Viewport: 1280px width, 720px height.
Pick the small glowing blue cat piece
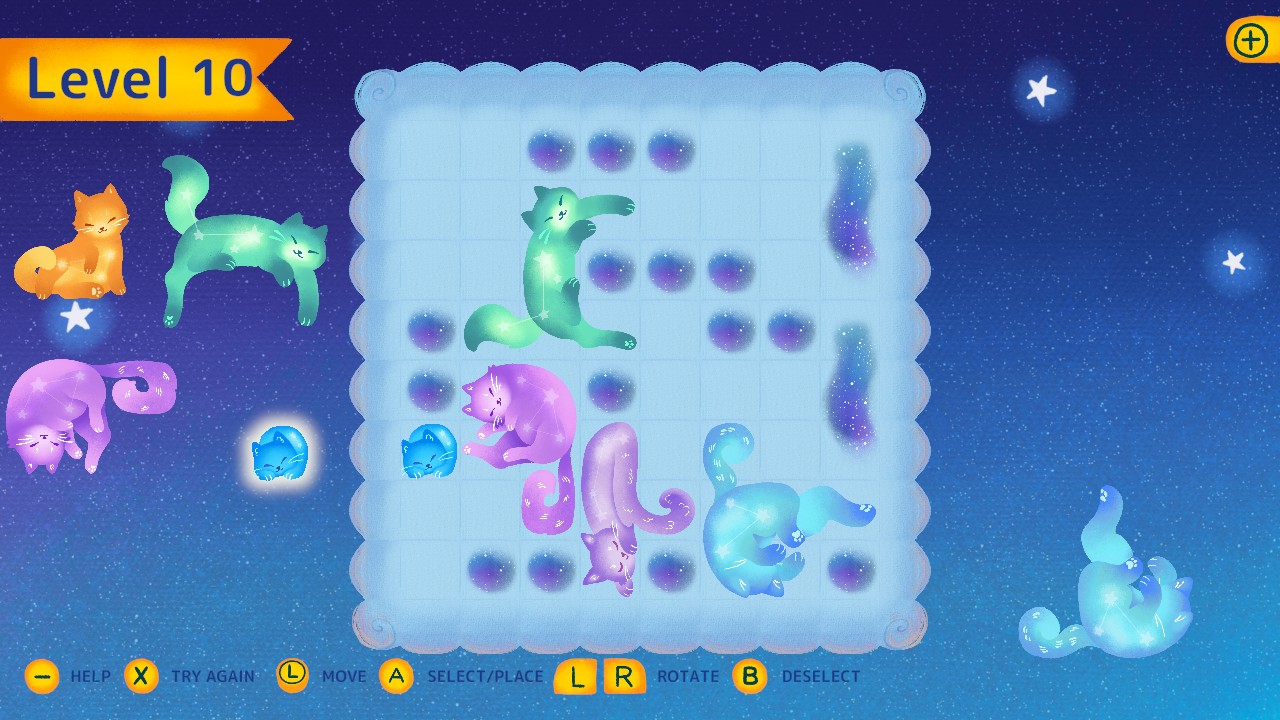(x=281, y=452)
